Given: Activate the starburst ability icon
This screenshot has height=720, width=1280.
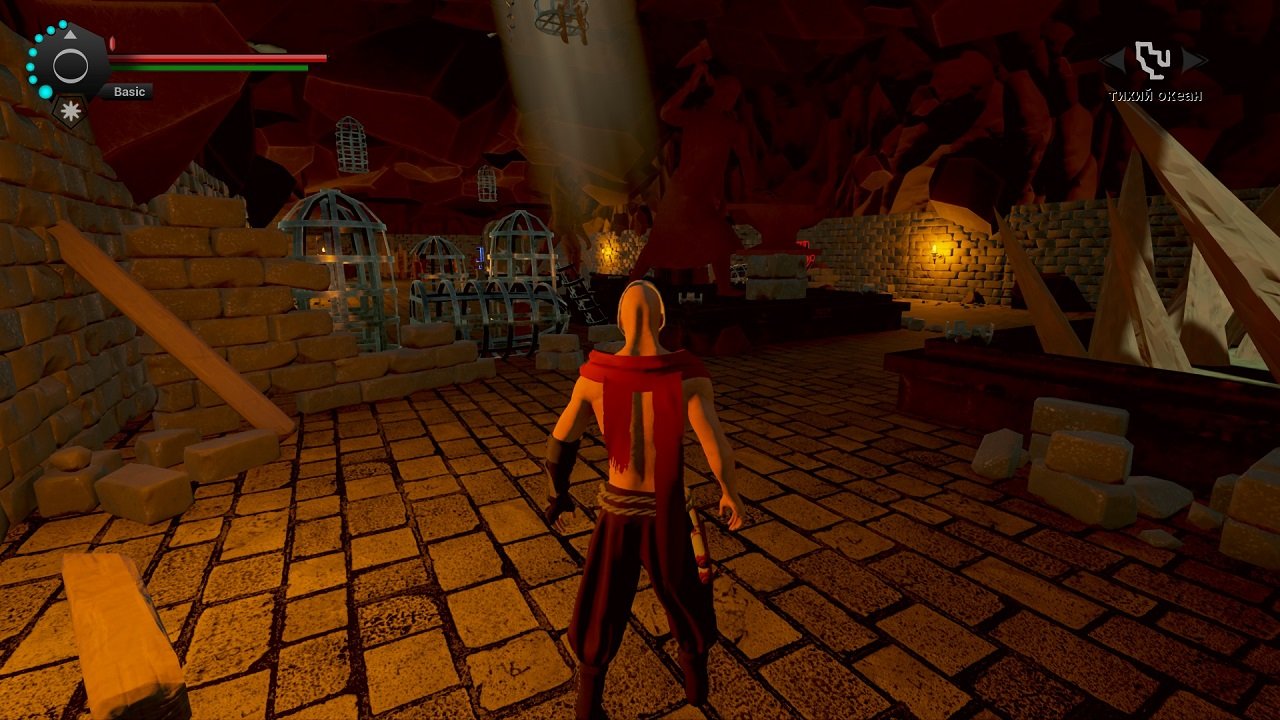Looking at the screenshot, I should pyautogui.click(x=71, y=110).
